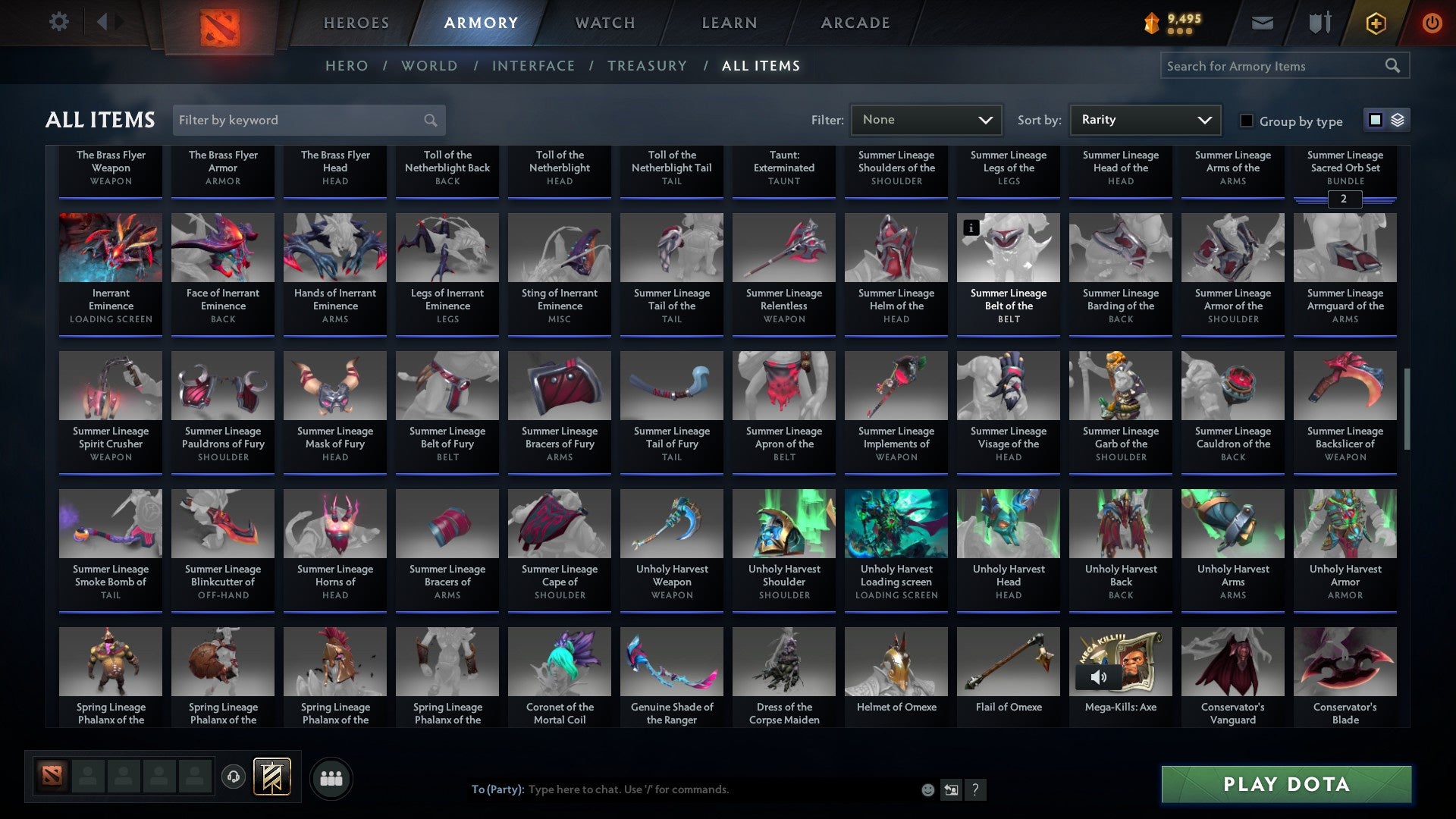The height and width of the screenshot is (819, 1456).
Task: Switch to the WATCH tab
Action: pos(604,23)
